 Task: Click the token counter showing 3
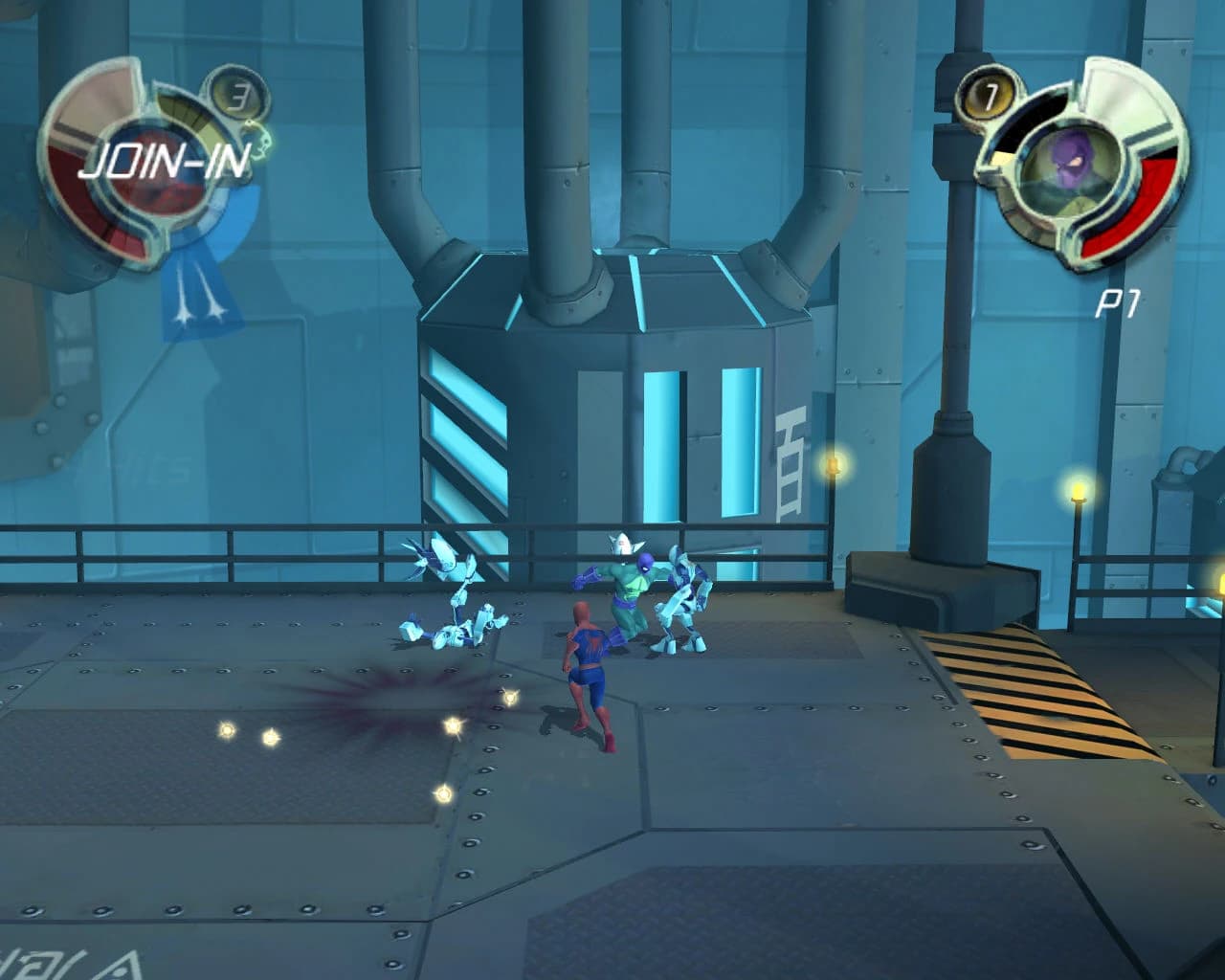click(239, 94)
